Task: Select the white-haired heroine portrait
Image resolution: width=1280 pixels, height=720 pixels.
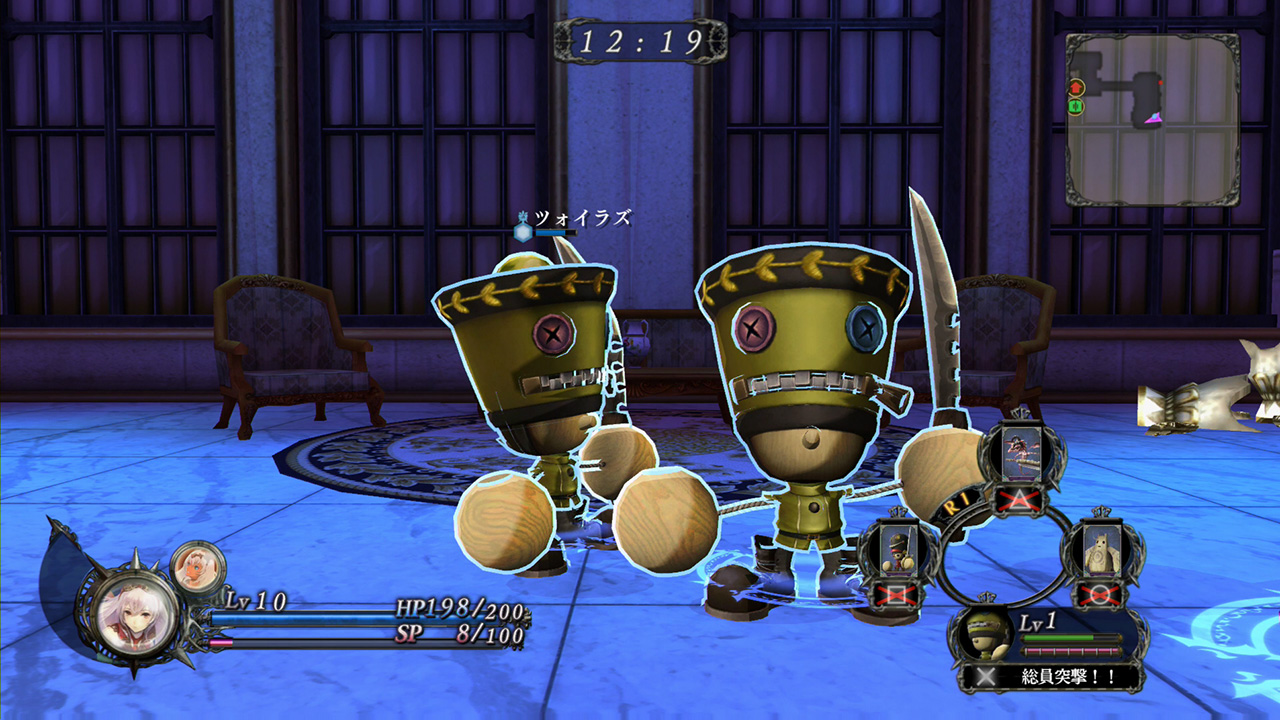Action: (x=137, y=613)
